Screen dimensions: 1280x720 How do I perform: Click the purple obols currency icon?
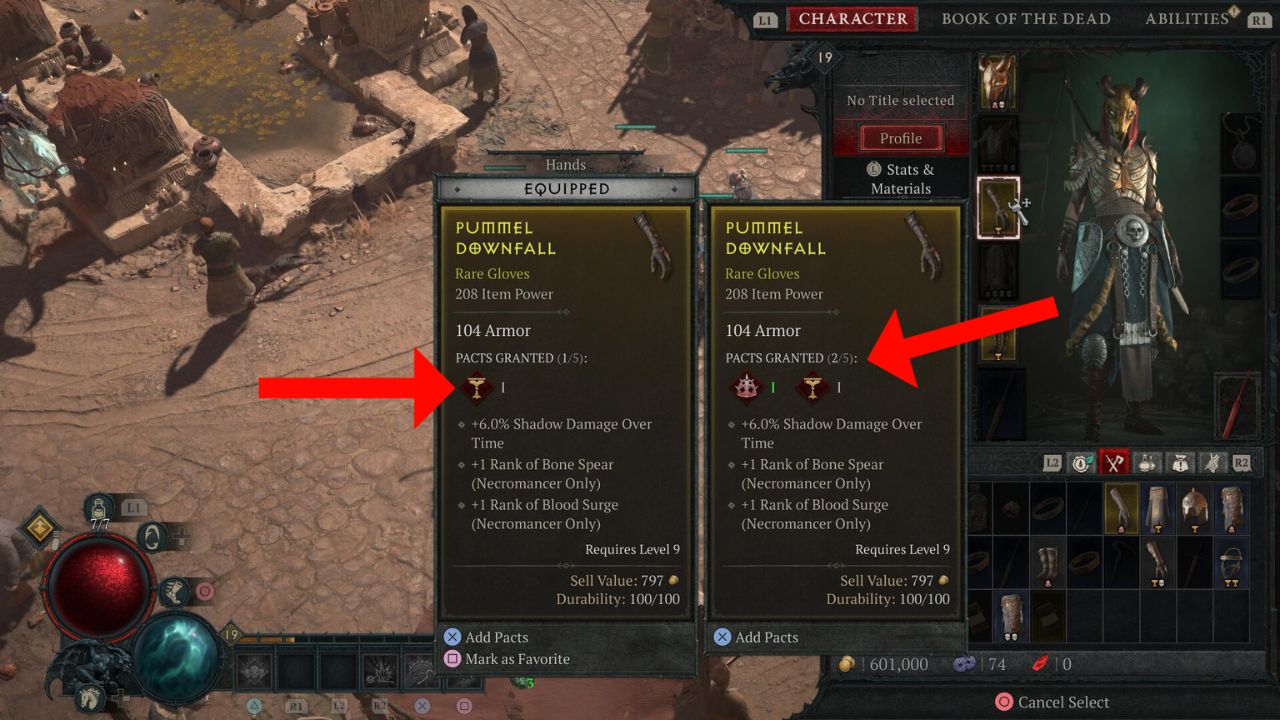(963, 664)
